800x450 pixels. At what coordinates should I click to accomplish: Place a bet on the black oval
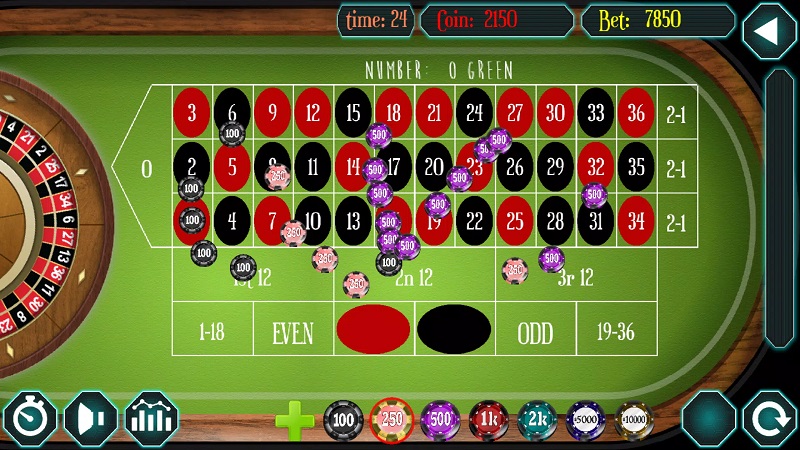point(453,328)
